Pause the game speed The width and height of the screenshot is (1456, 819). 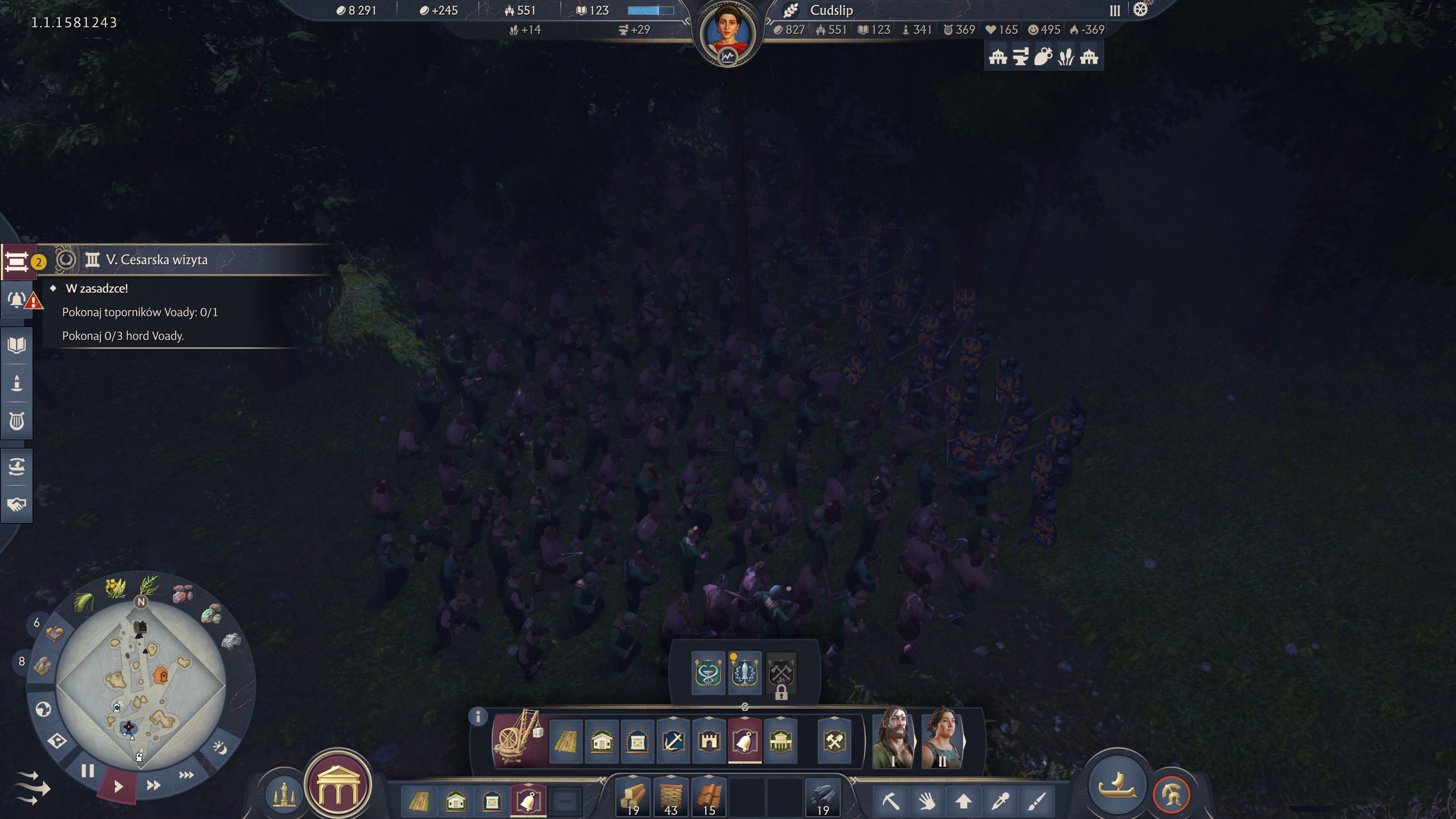tap(88, 771)
